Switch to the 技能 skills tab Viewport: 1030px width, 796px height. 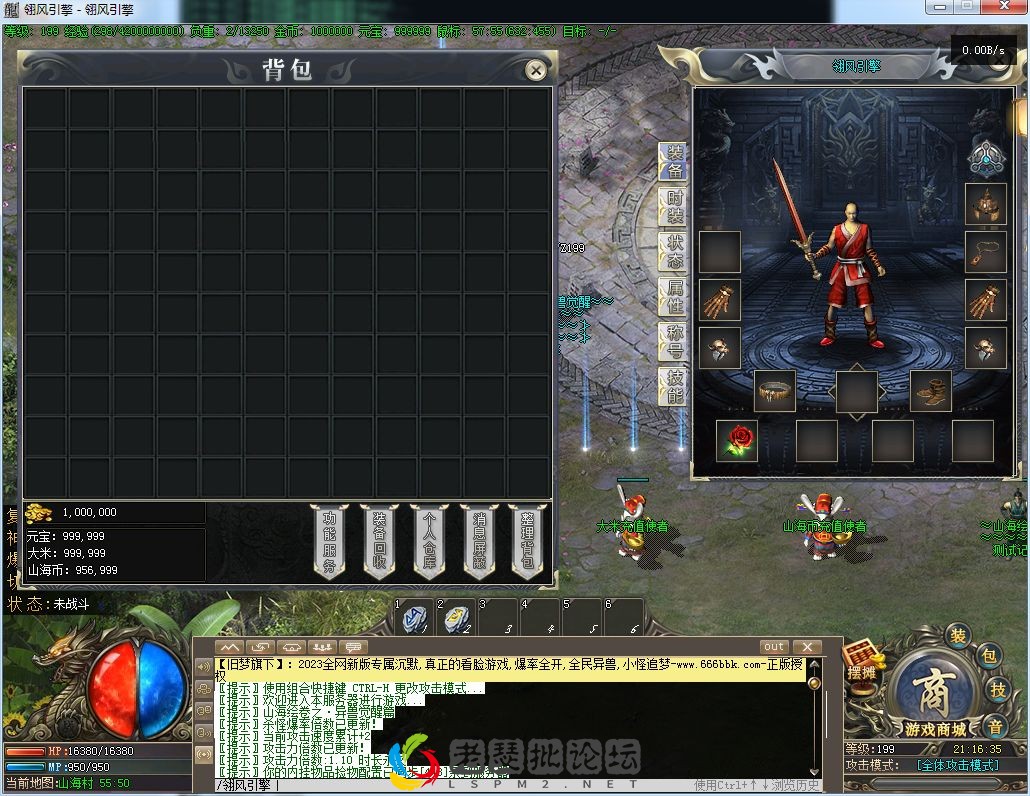click(675, 387)
